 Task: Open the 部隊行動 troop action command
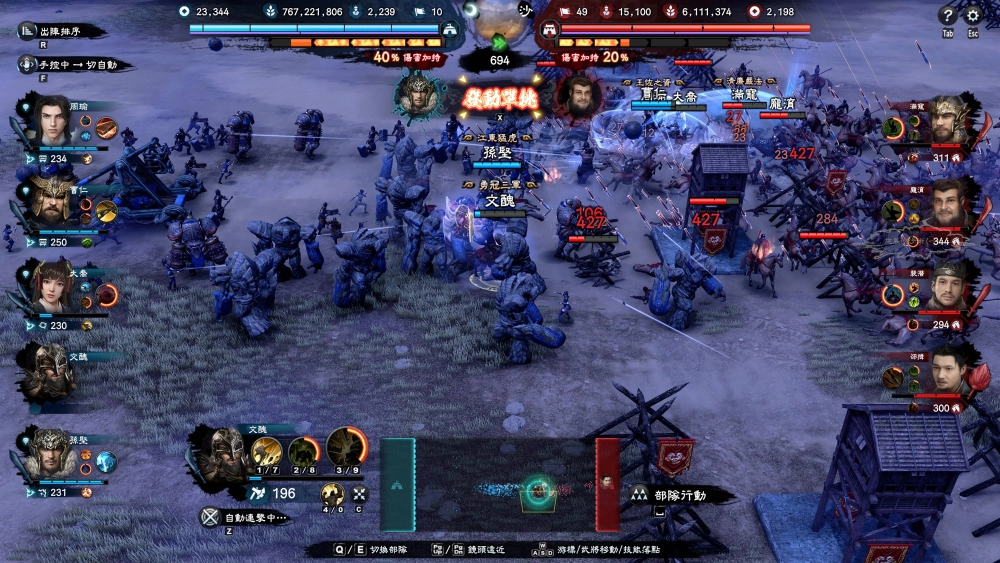point(682,494)
